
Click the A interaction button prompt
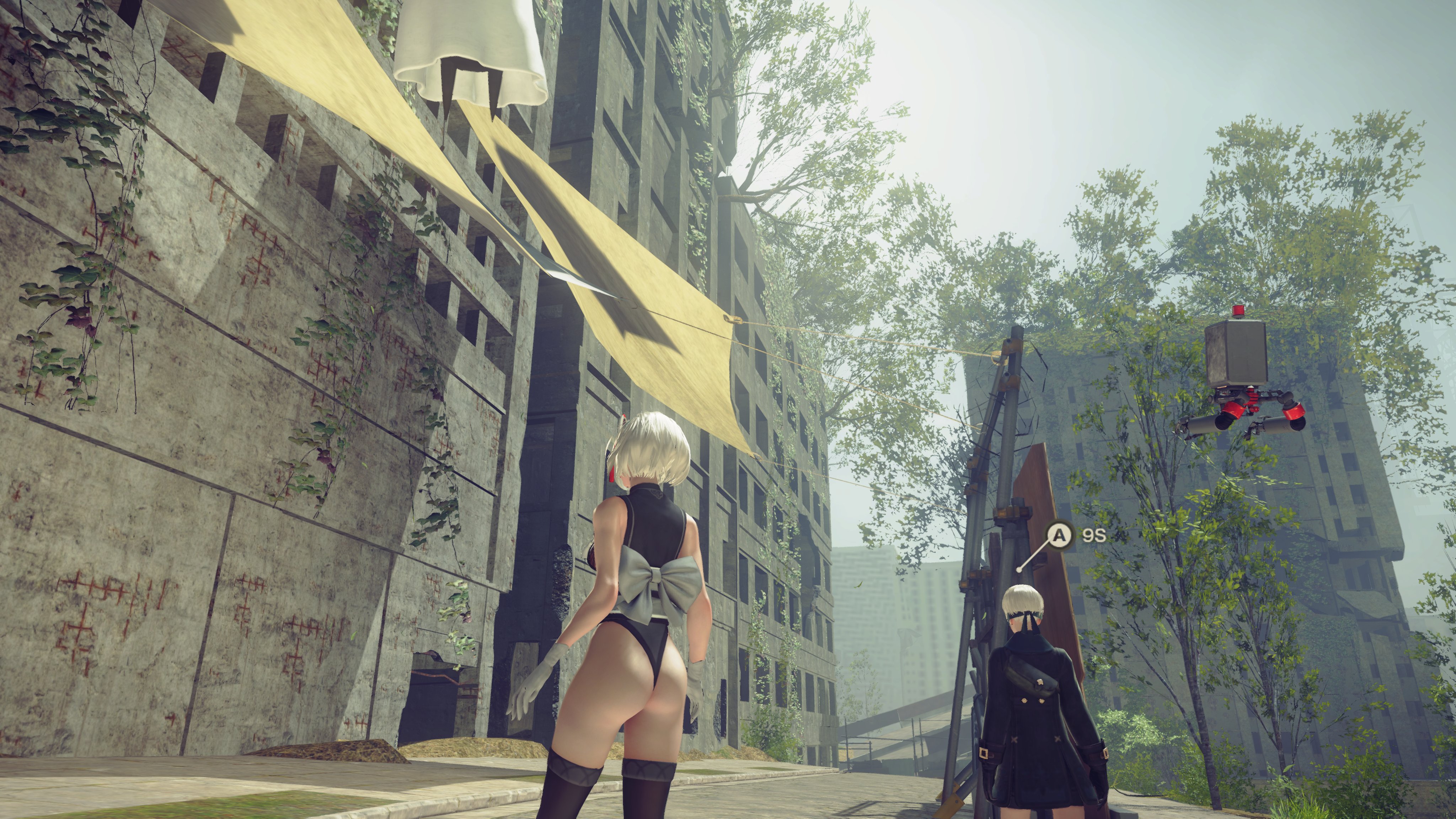[1059, 535]
